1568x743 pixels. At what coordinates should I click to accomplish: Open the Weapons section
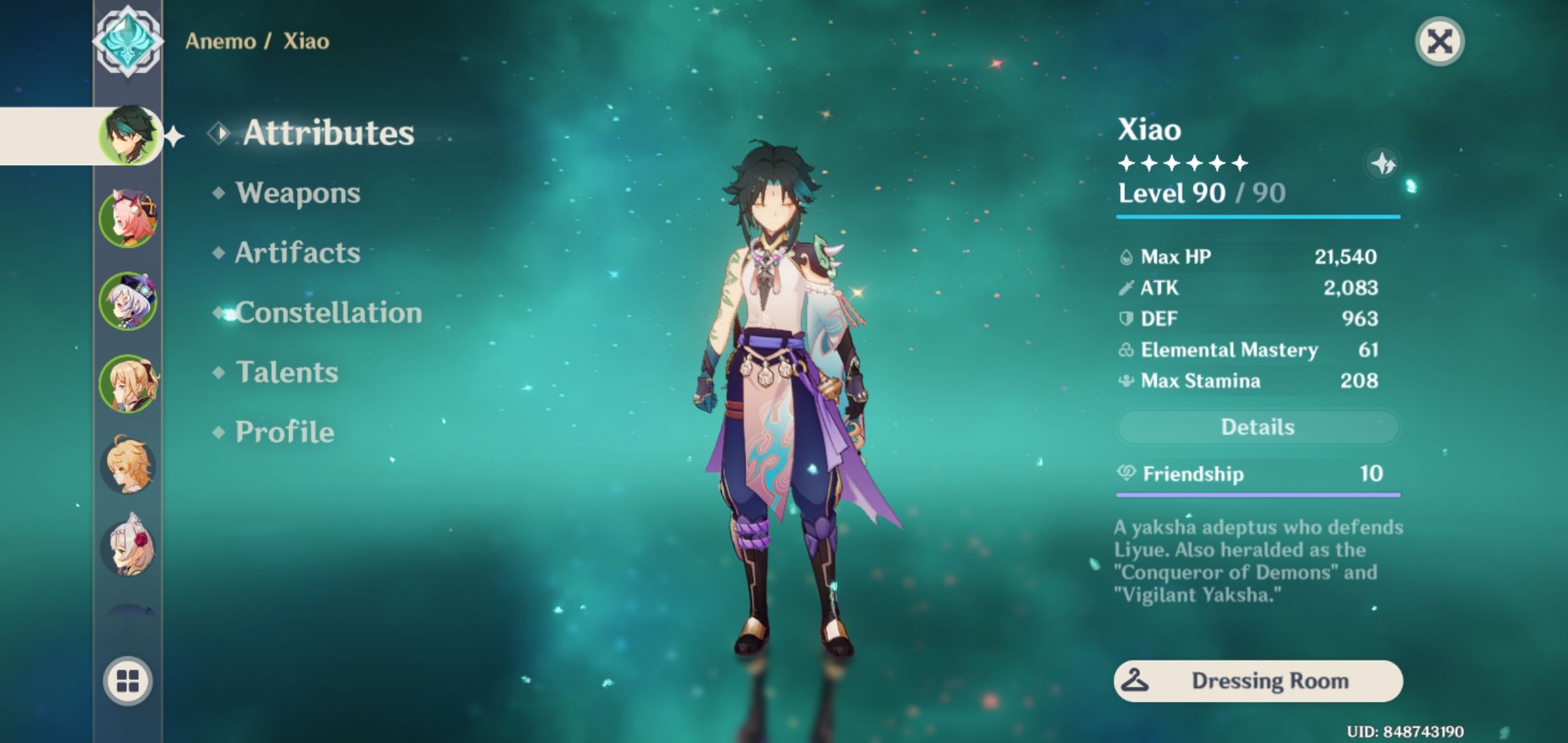point(297,193)
